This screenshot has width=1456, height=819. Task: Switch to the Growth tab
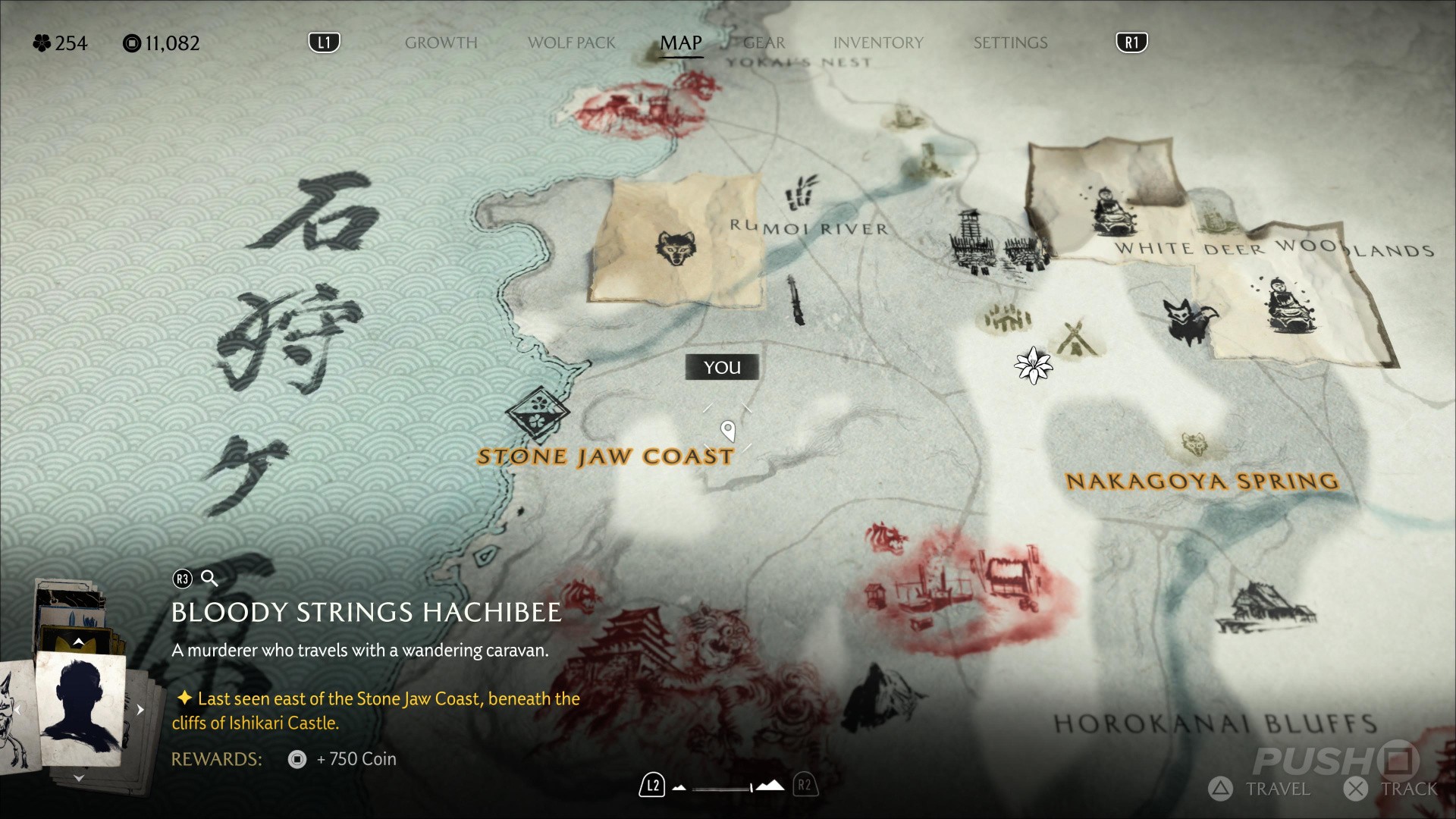[441, 43]
